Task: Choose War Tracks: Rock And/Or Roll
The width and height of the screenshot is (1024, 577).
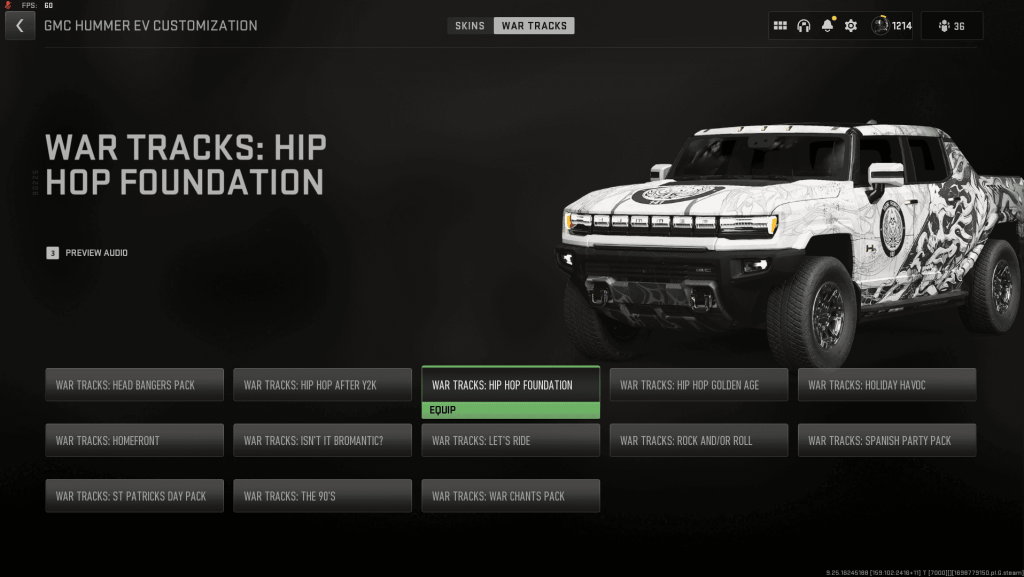Action: 698,440
